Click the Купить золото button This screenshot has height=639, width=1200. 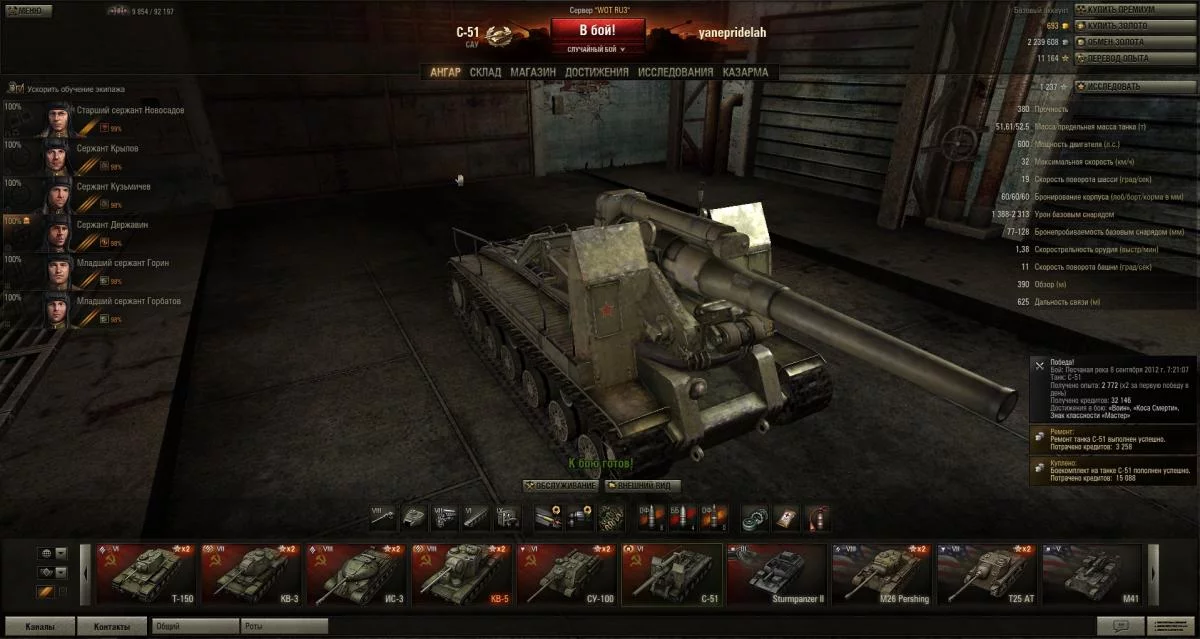(1134, 25)
